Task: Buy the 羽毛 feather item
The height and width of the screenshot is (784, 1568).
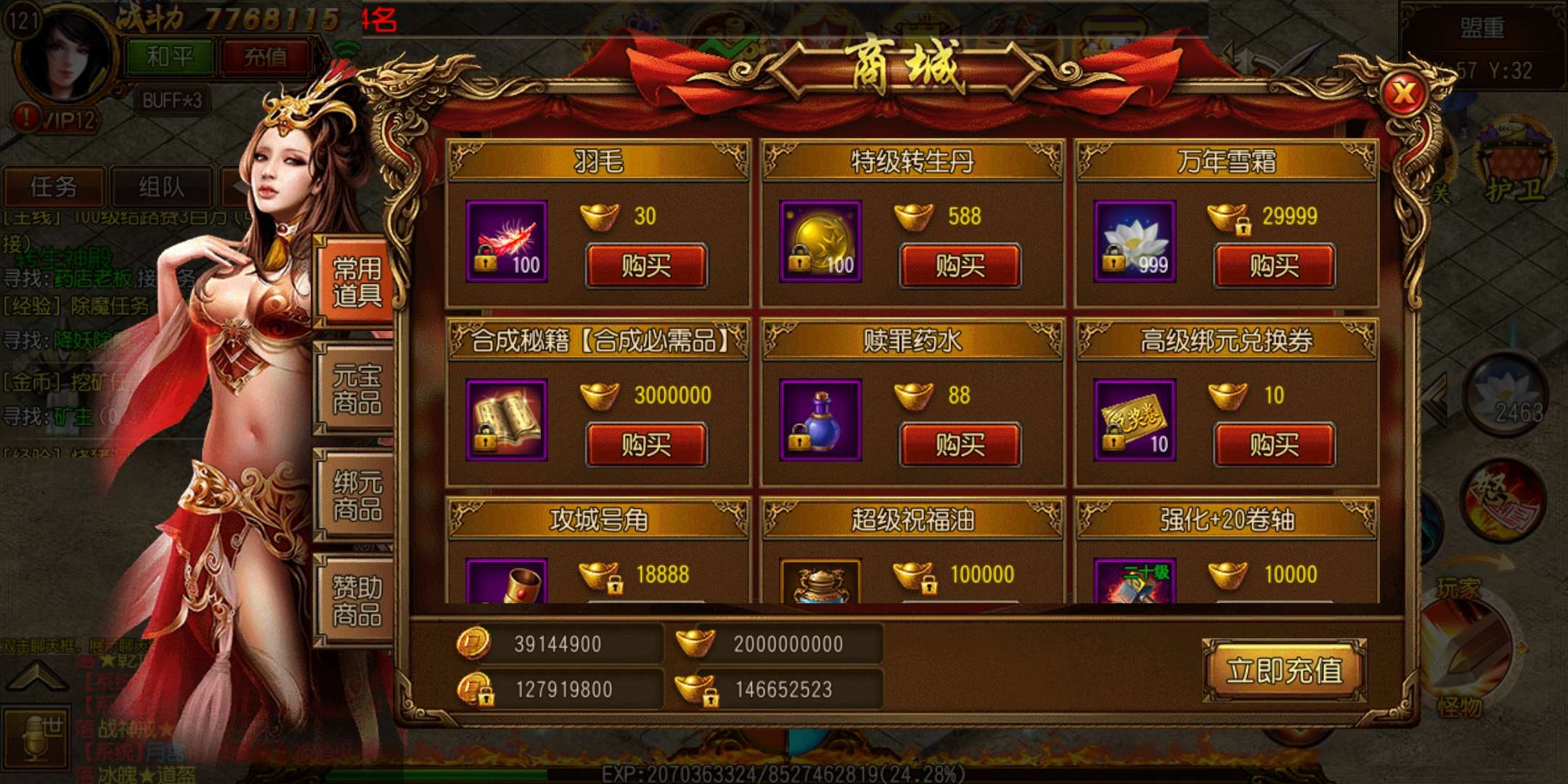Action: click(646, 266)
